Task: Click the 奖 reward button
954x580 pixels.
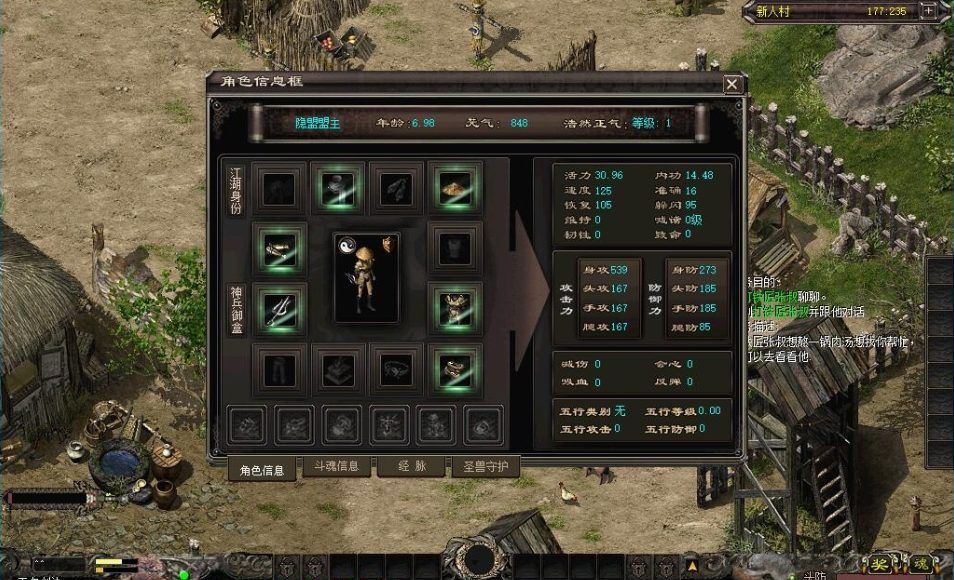Action: click(x=879, y=563)
